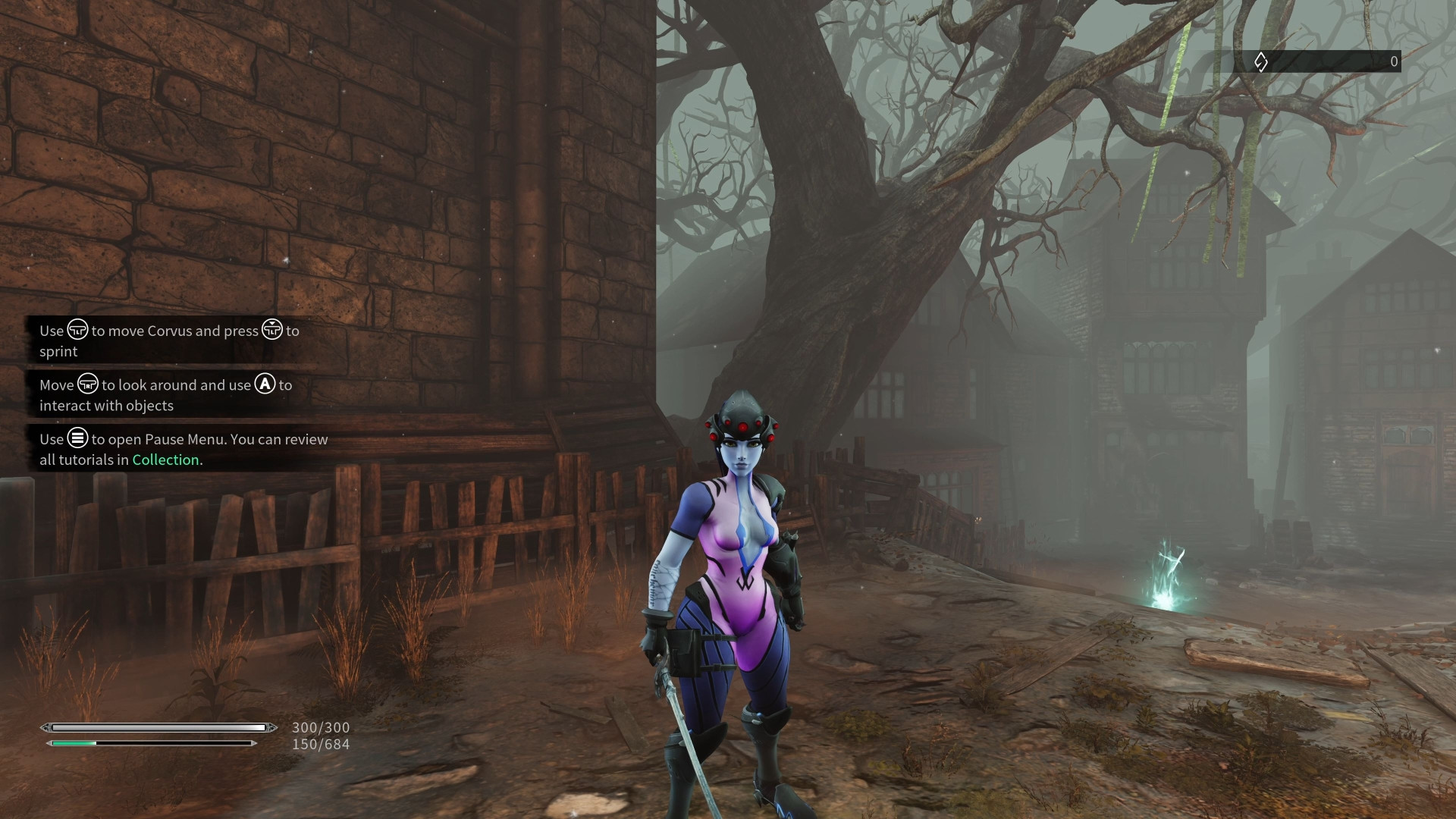Click the 300/300 health value label
This screenshot has width=1456, height=819.
pyautogui.click(x=320, y=726)
